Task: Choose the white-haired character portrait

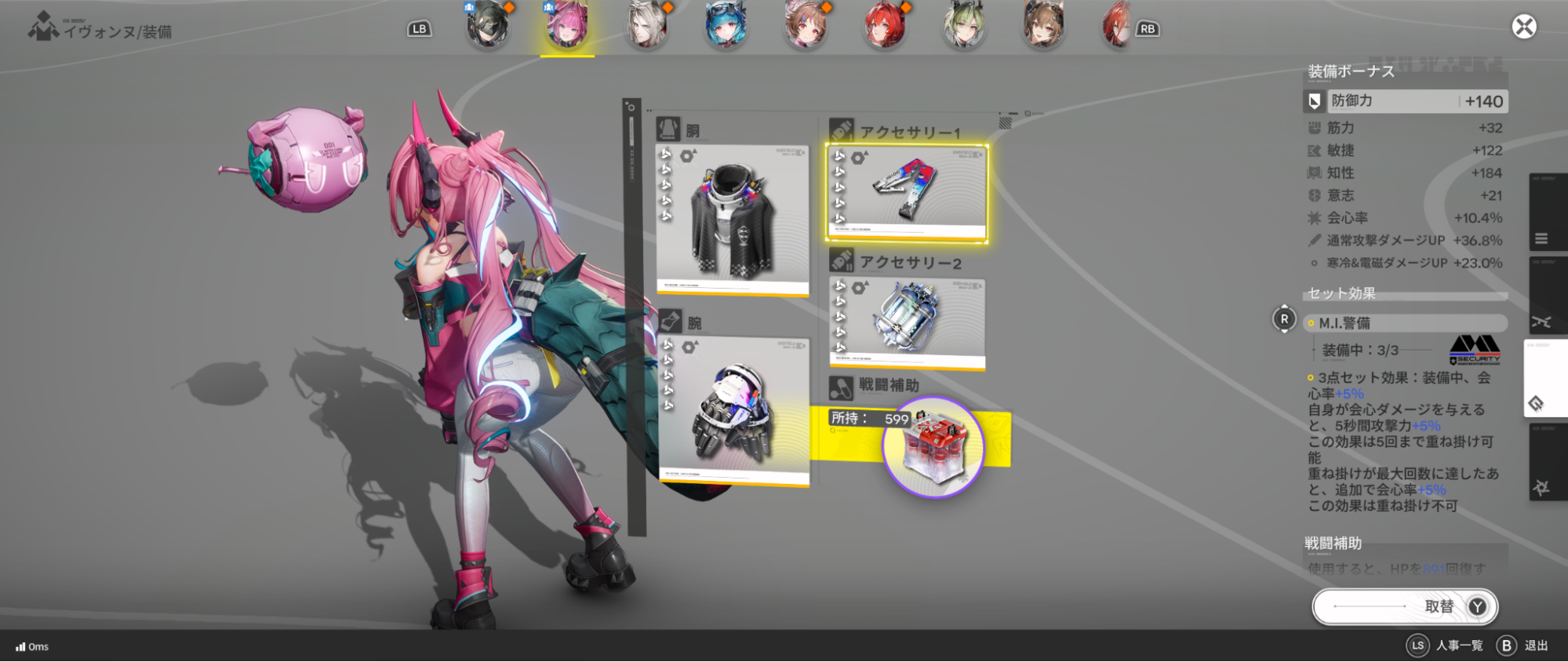Action: (647, 25)
